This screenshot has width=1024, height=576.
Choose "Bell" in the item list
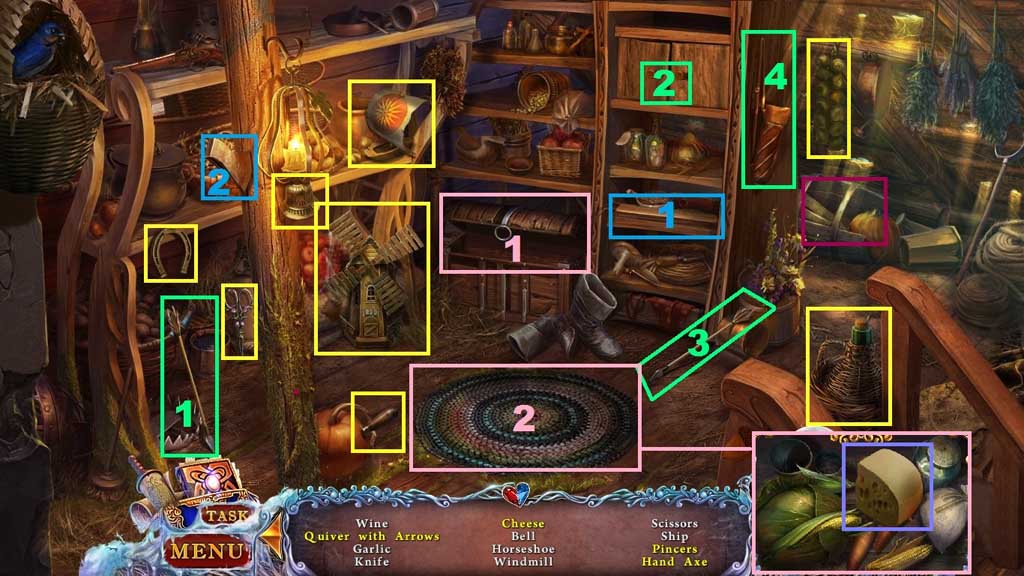[x=523, y=536]
